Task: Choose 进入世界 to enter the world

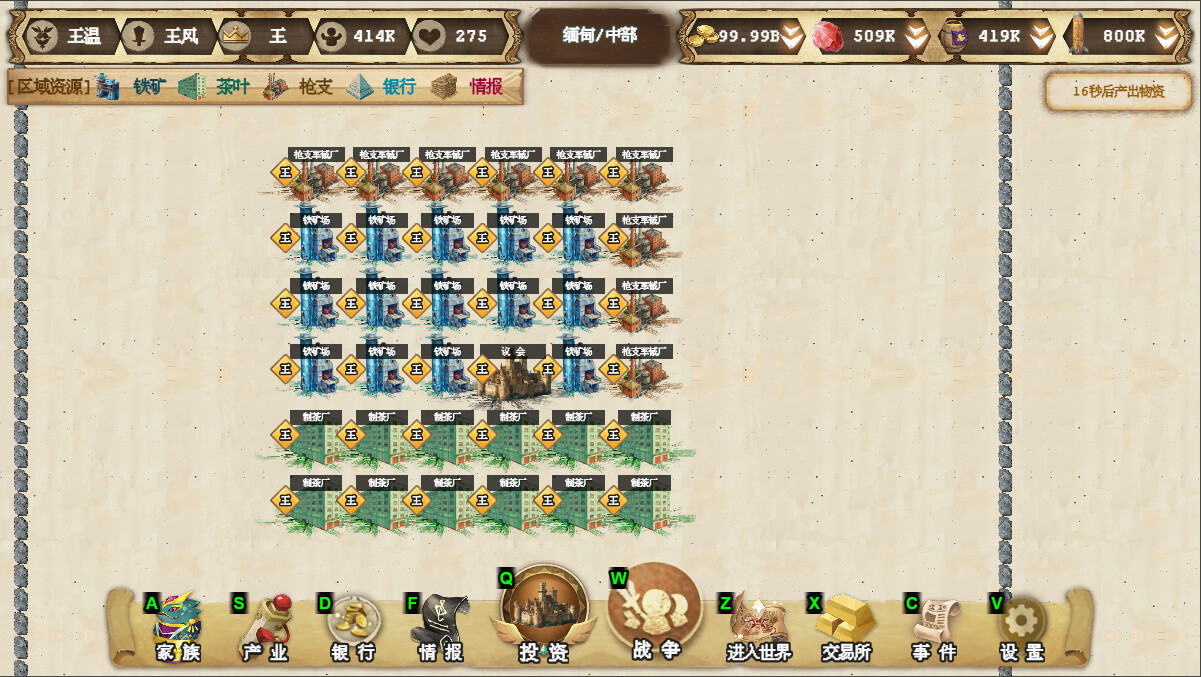Action: (x=759, y=628)
